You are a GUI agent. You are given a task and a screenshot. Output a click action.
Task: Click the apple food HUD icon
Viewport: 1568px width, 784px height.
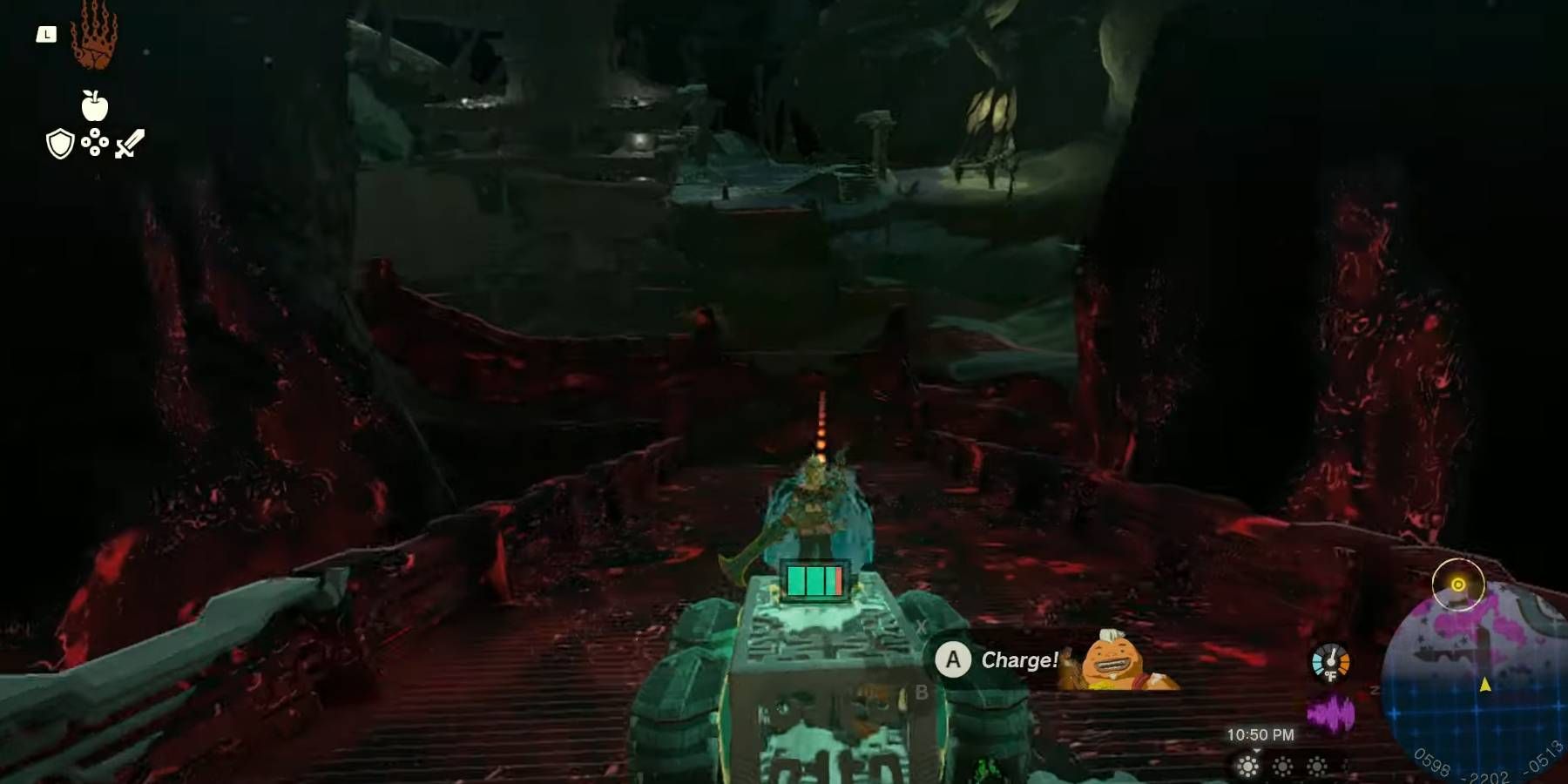point(96,105)
